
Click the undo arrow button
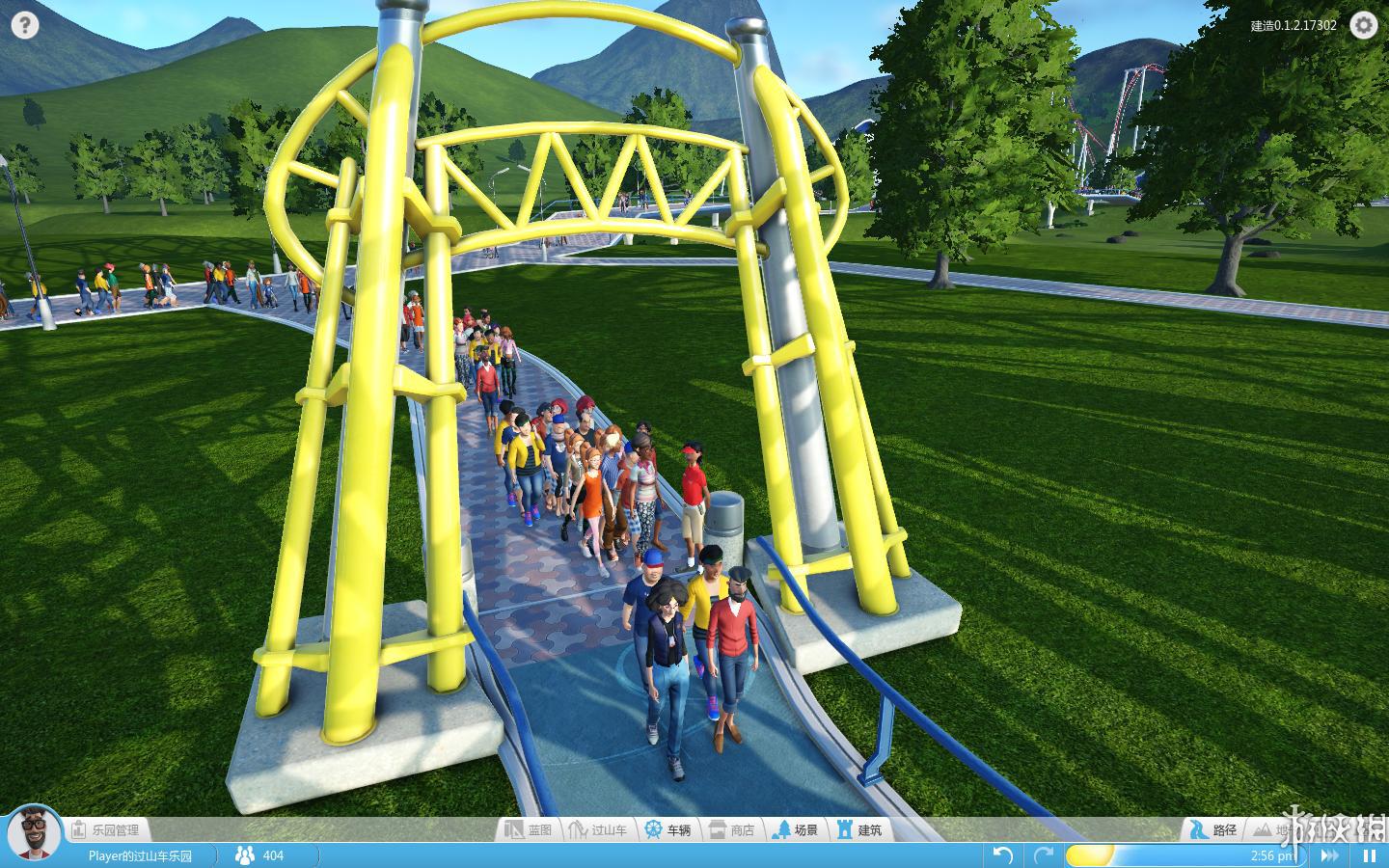point(1003,855)
